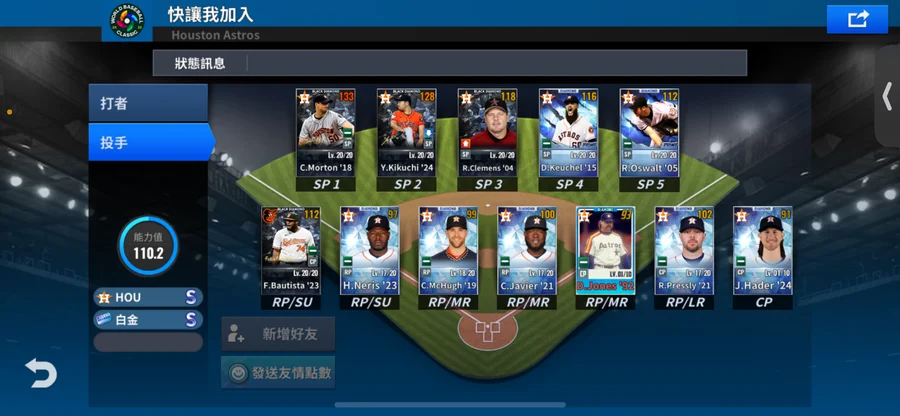Select J.Hader '24 closer card
The height and width of the screenshot is (416, 900).
tap(763, 250)
